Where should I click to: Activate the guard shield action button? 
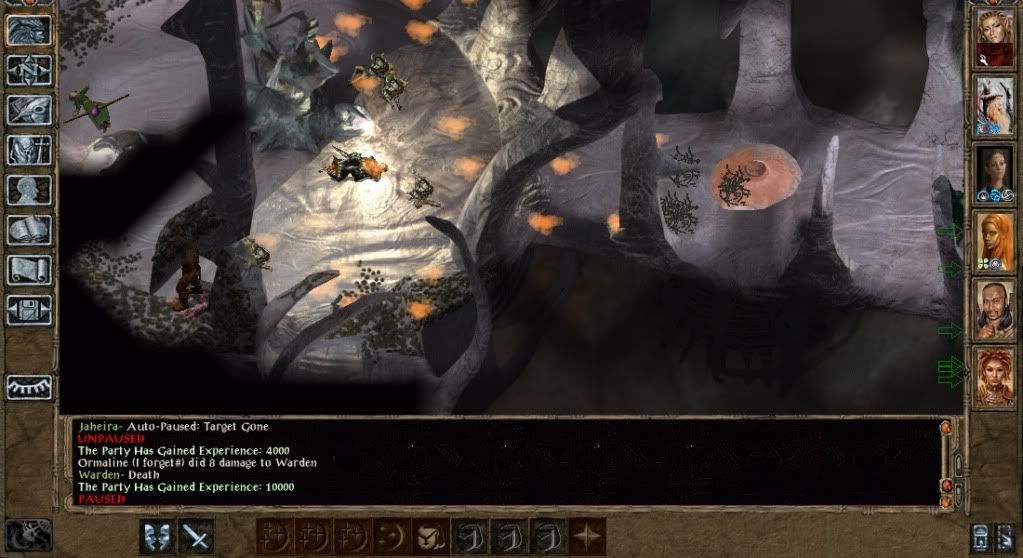coord(157,535)
